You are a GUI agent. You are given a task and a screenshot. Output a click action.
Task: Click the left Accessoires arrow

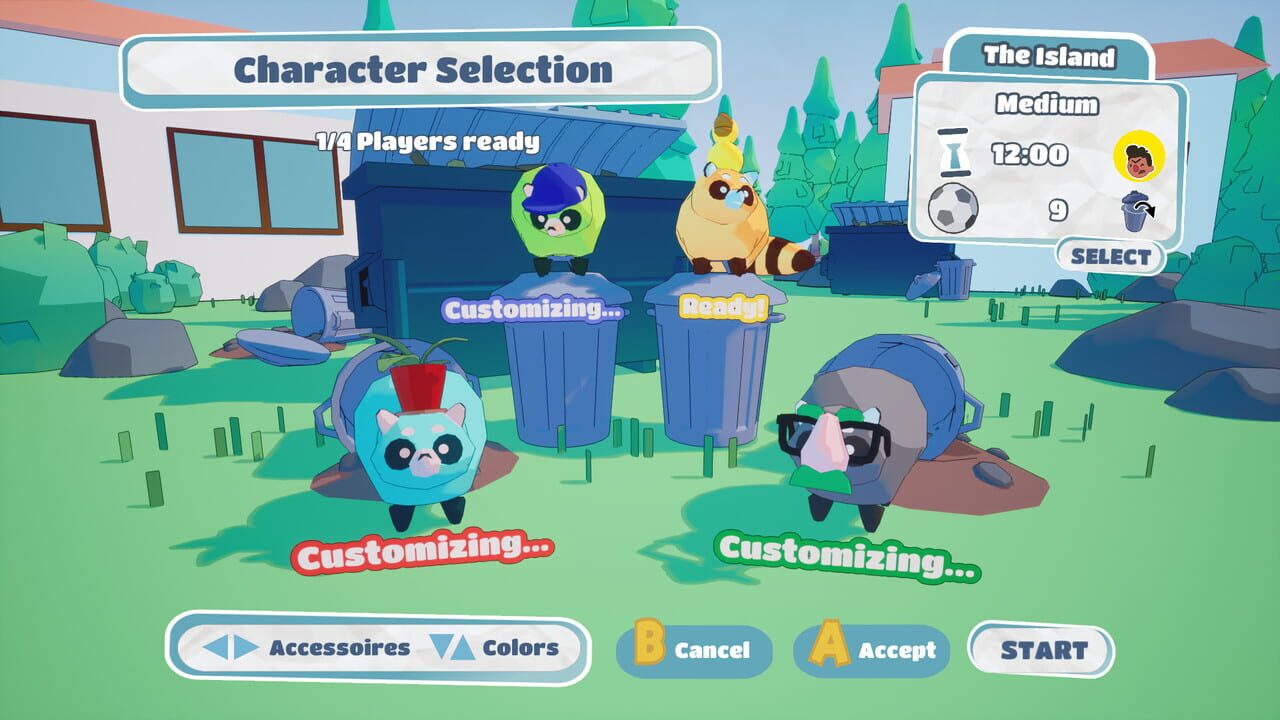pyautogui.click(x=216, y=646)
